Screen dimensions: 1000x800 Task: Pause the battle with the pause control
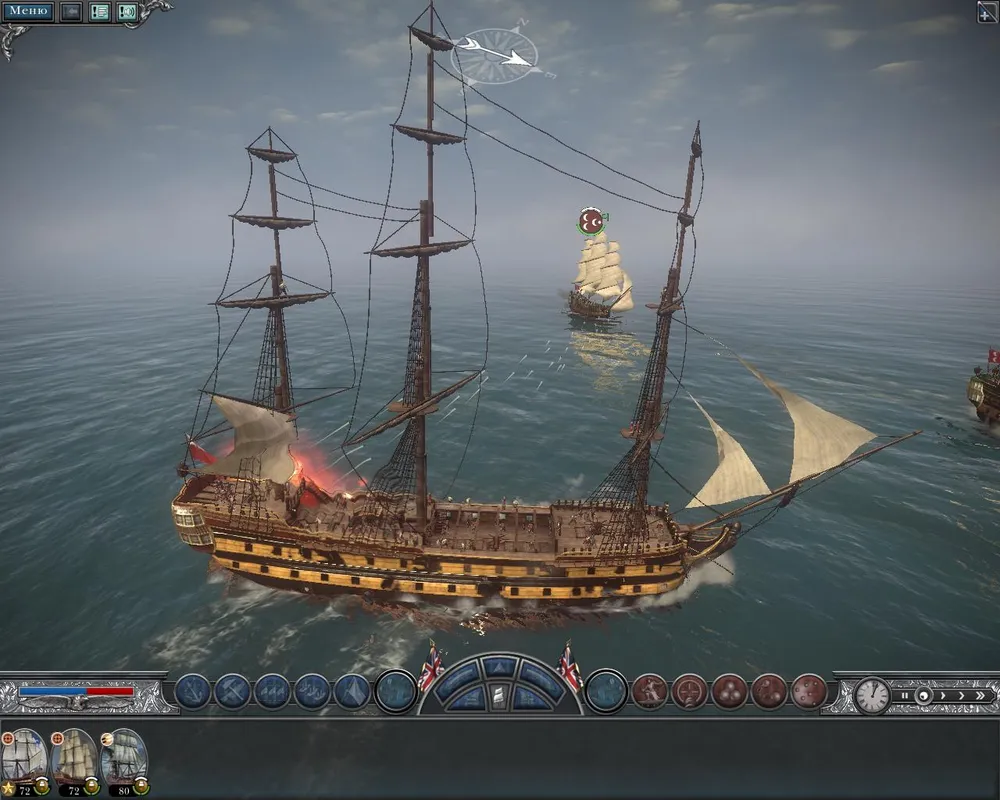(905, 695)
